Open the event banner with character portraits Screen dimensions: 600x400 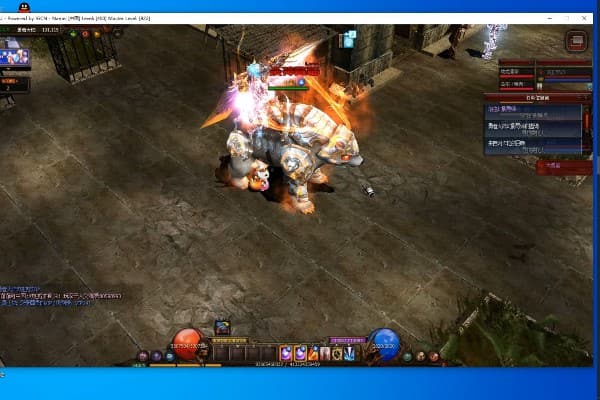[x=15, y=58]
